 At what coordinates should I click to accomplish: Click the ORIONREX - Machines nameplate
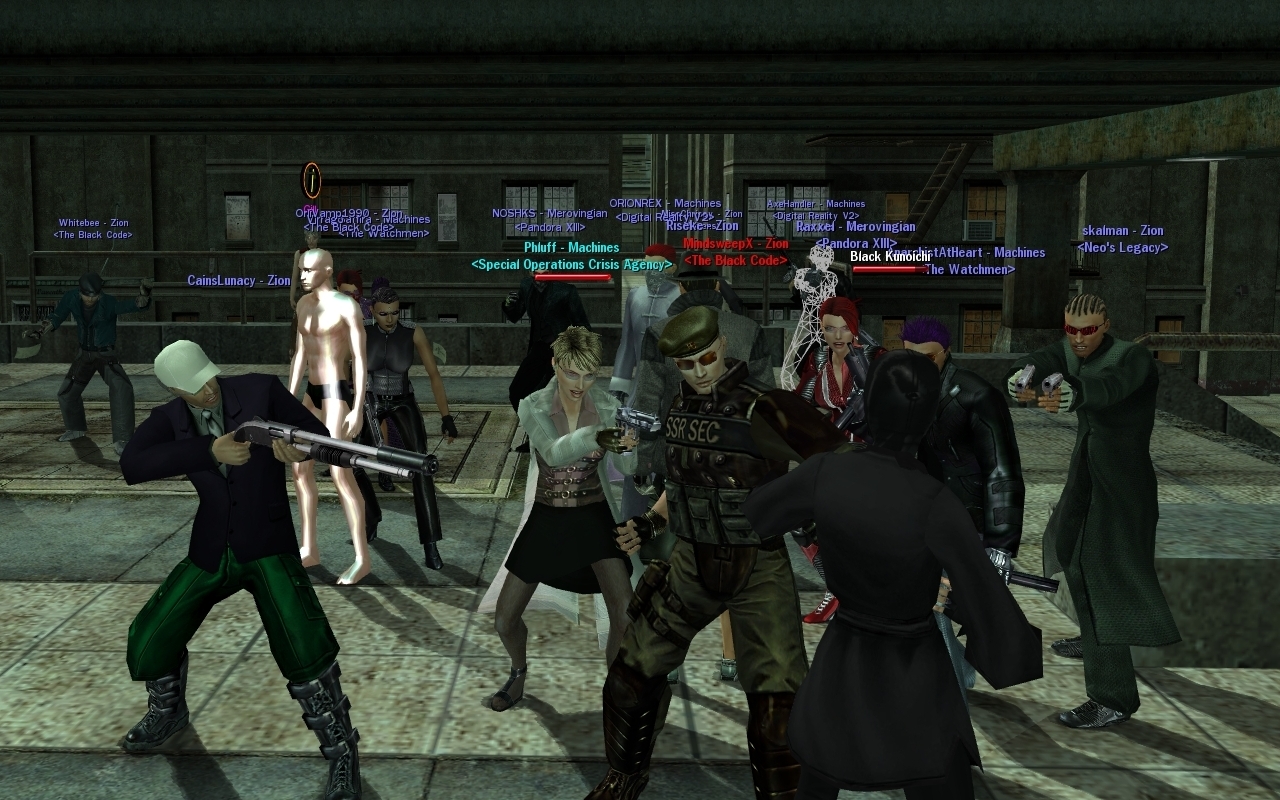[665, 204]
